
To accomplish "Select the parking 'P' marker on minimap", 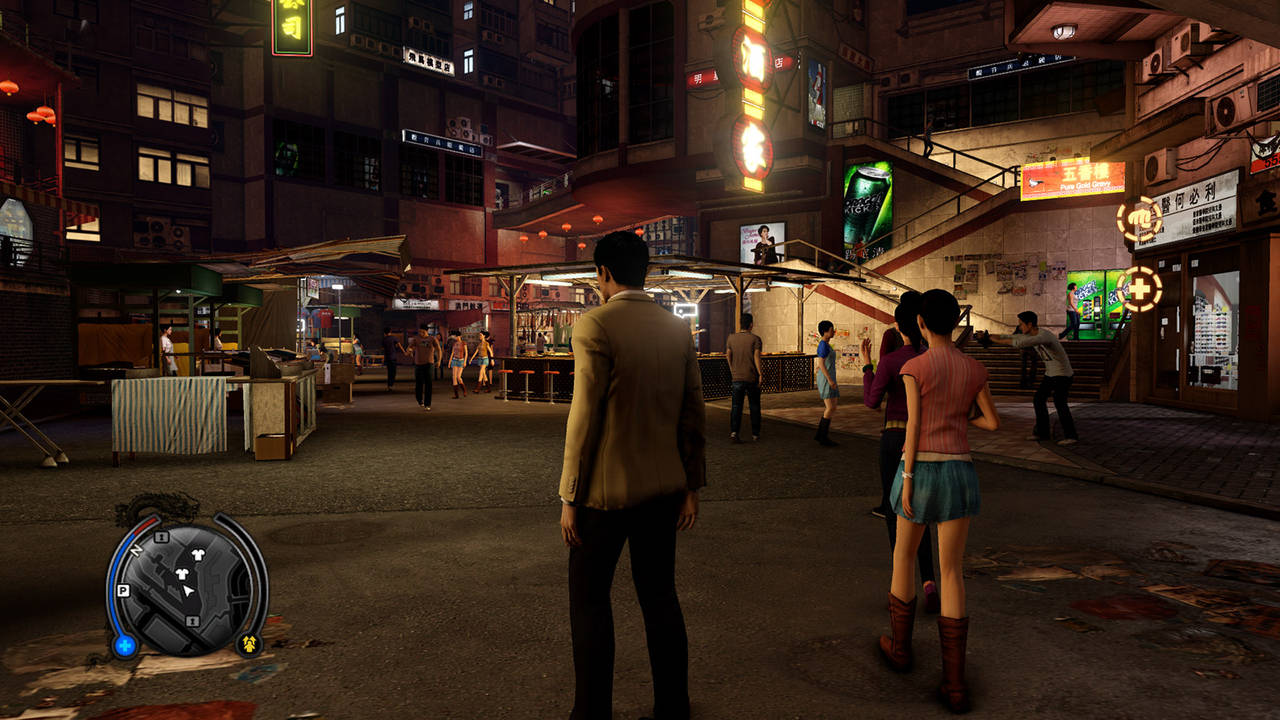I will click(123, 590).
